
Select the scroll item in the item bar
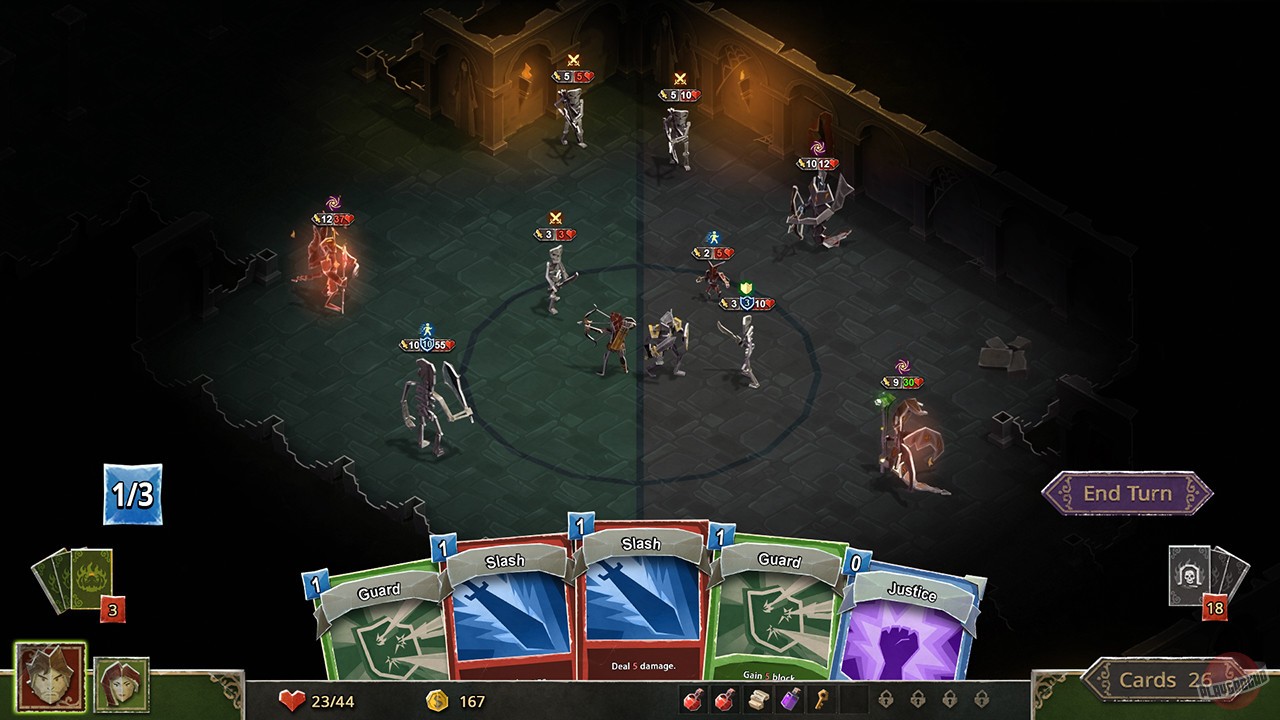tap(759, 699)
